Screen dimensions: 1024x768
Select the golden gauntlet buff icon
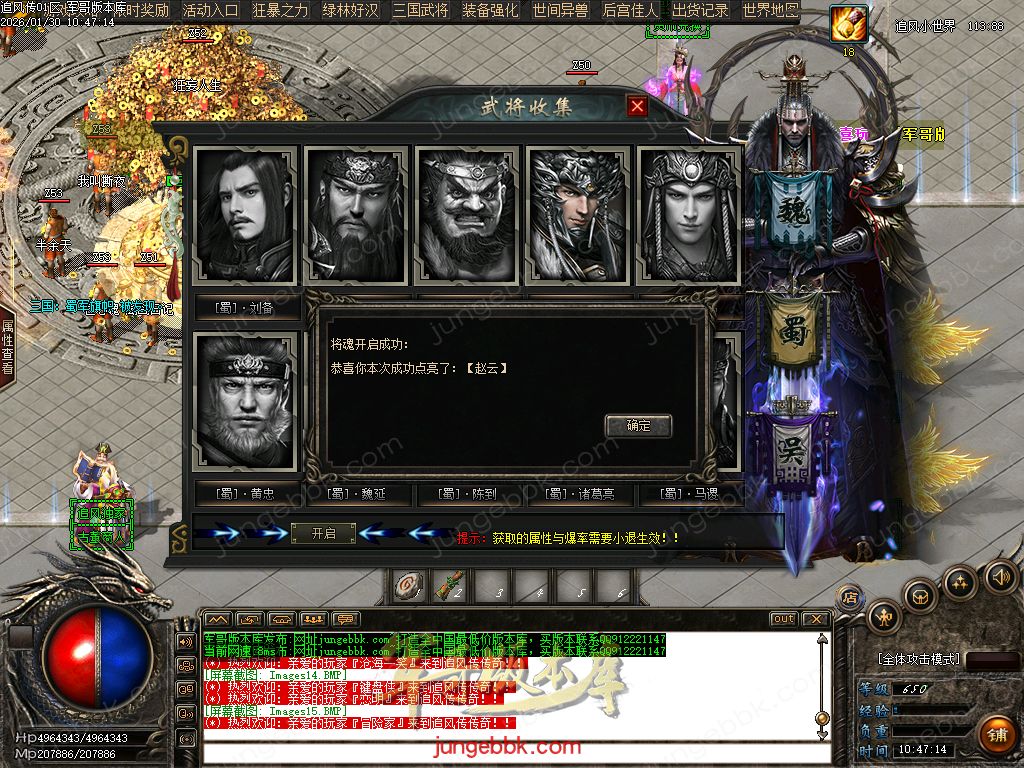point(849,24)
